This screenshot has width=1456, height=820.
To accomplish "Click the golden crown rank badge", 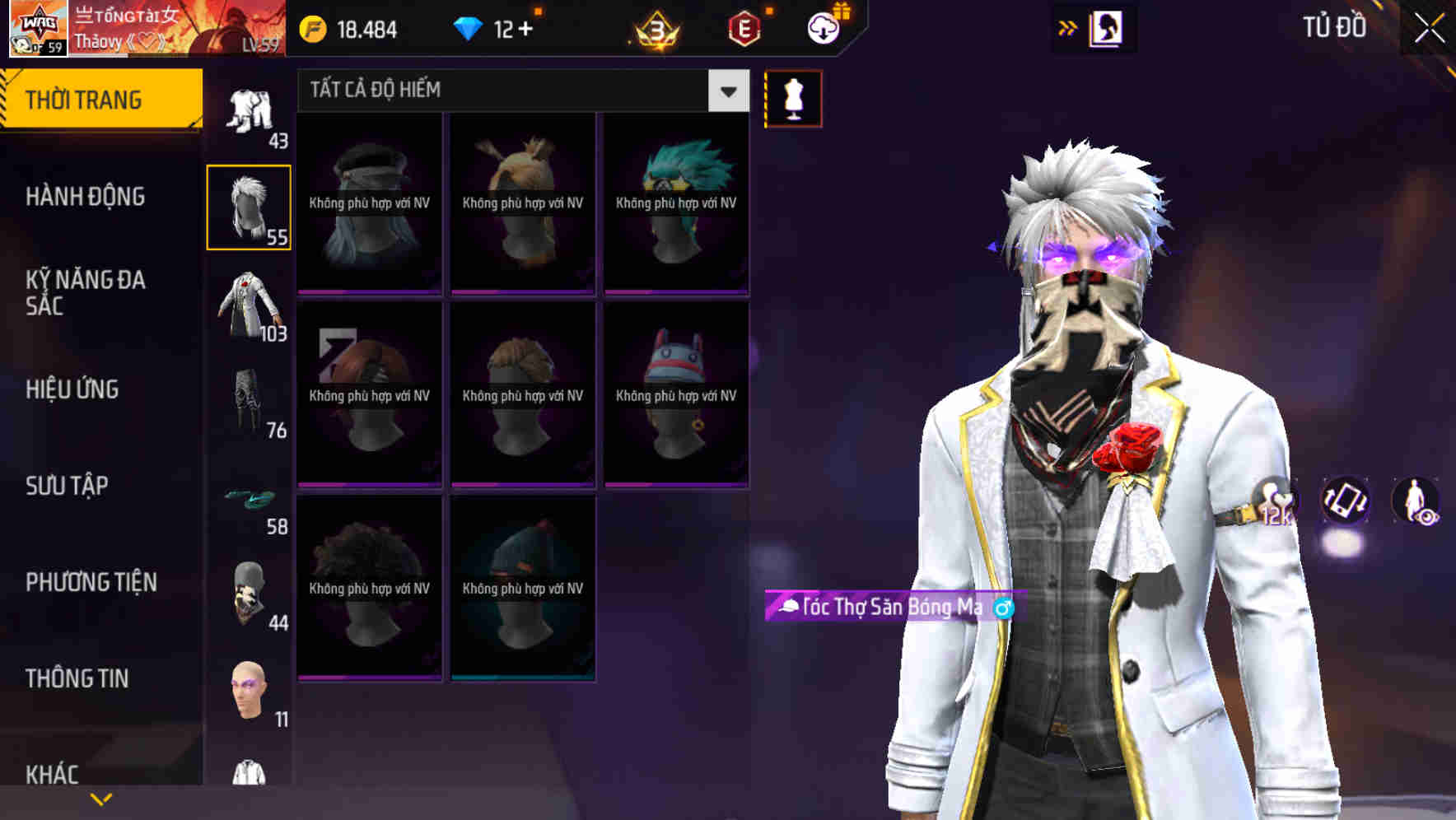I will (x=655, y=29).
